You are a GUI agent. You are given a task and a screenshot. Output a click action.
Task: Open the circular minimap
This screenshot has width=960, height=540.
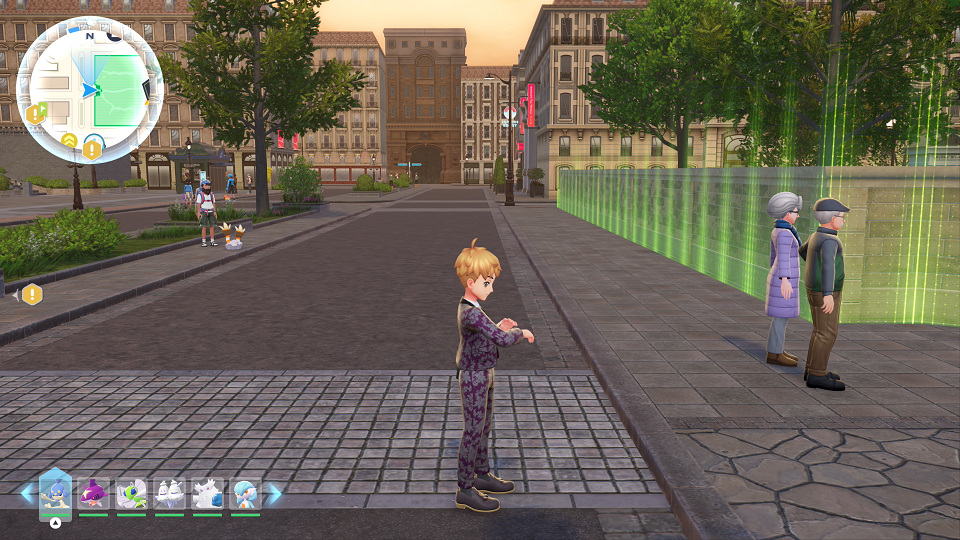[90, 90]
